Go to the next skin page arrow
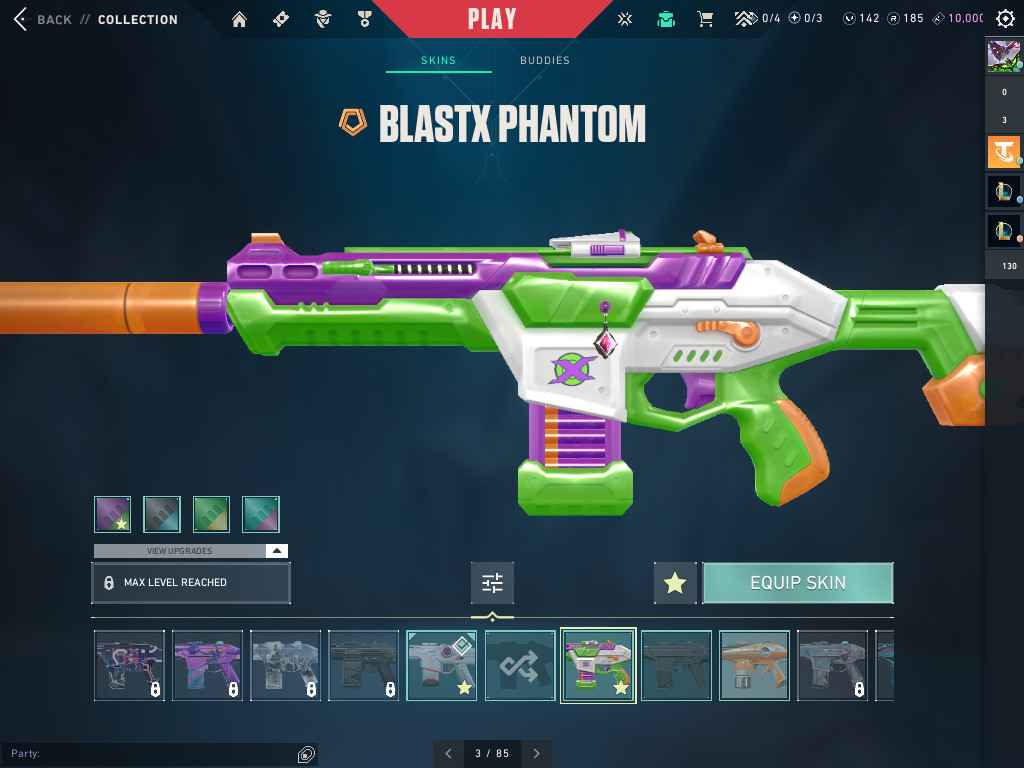Viewport: 1024px width, 768px height. 537,753
